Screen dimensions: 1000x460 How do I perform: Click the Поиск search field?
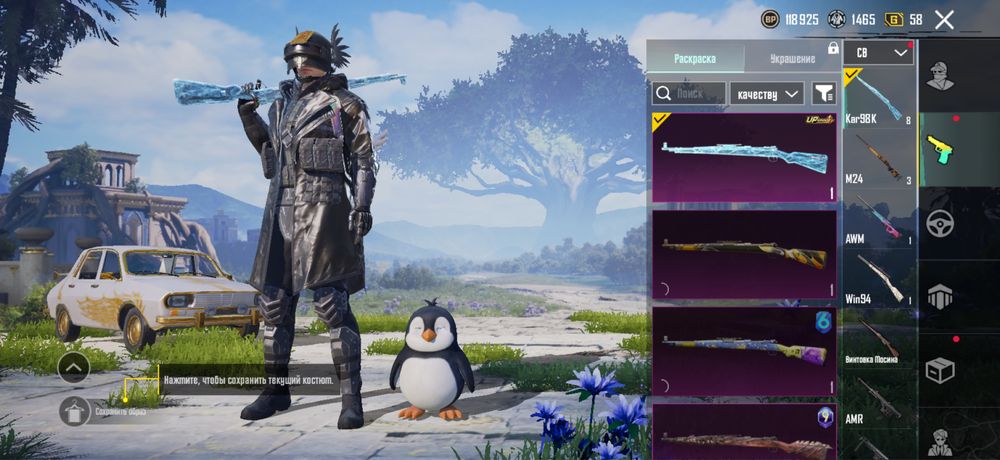click(x=689, y=94)
